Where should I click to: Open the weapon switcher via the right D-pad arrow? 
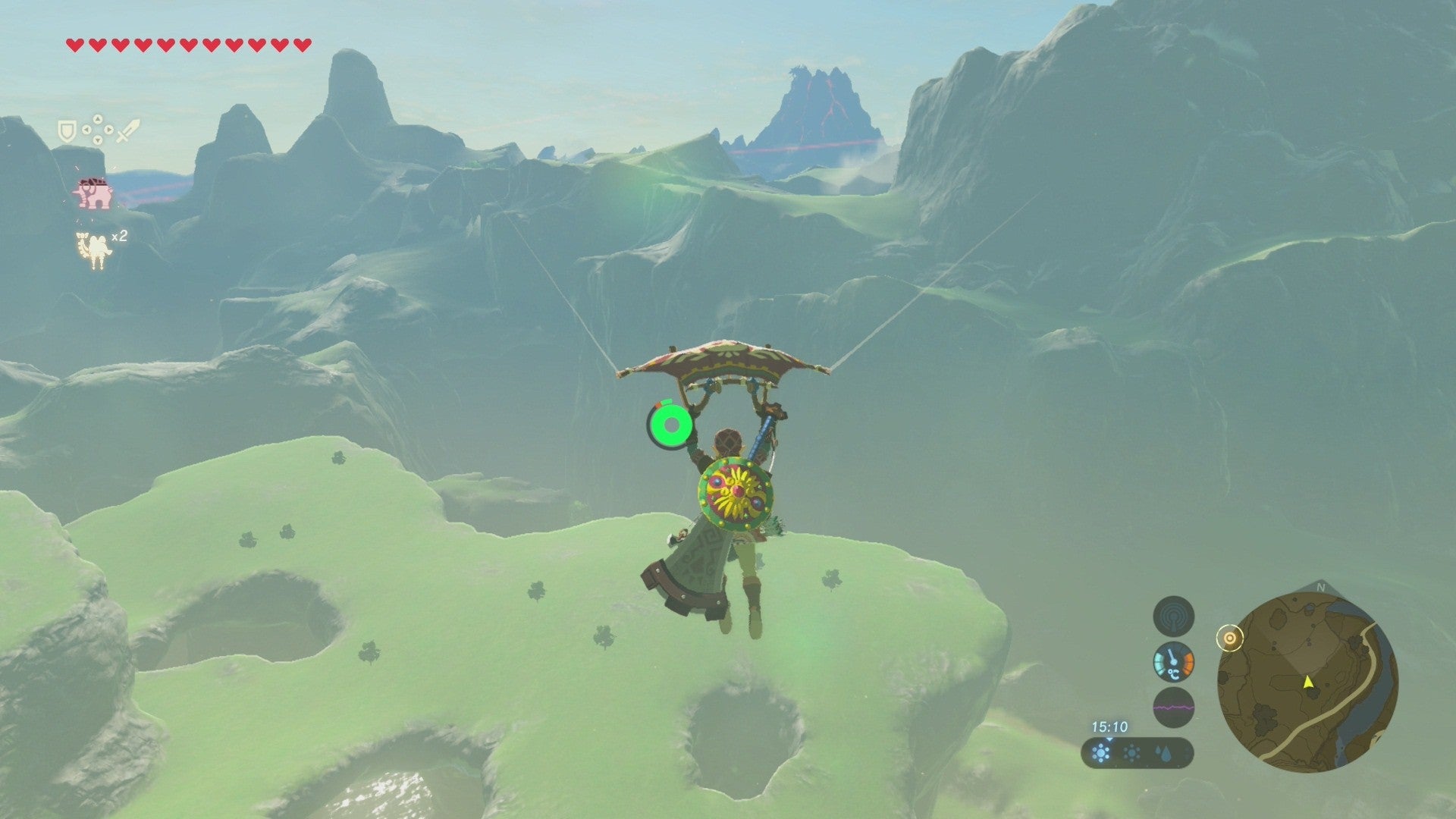108,130
